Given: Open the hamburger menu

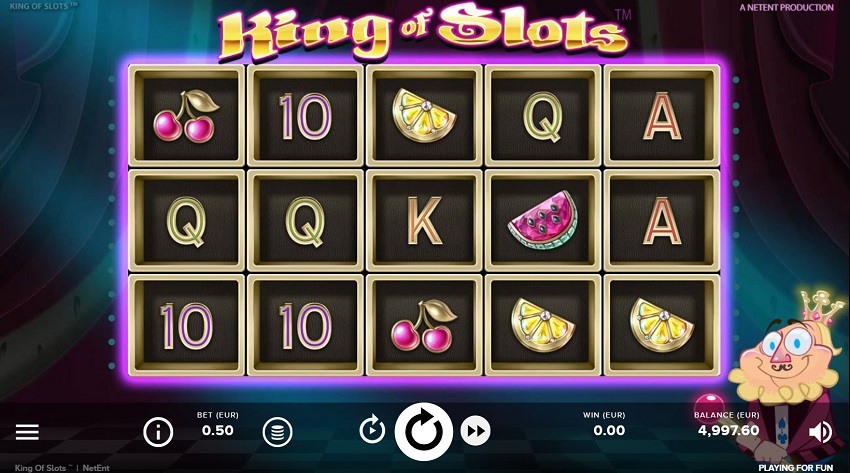Looking at the screenshot, I should point(27,432).
